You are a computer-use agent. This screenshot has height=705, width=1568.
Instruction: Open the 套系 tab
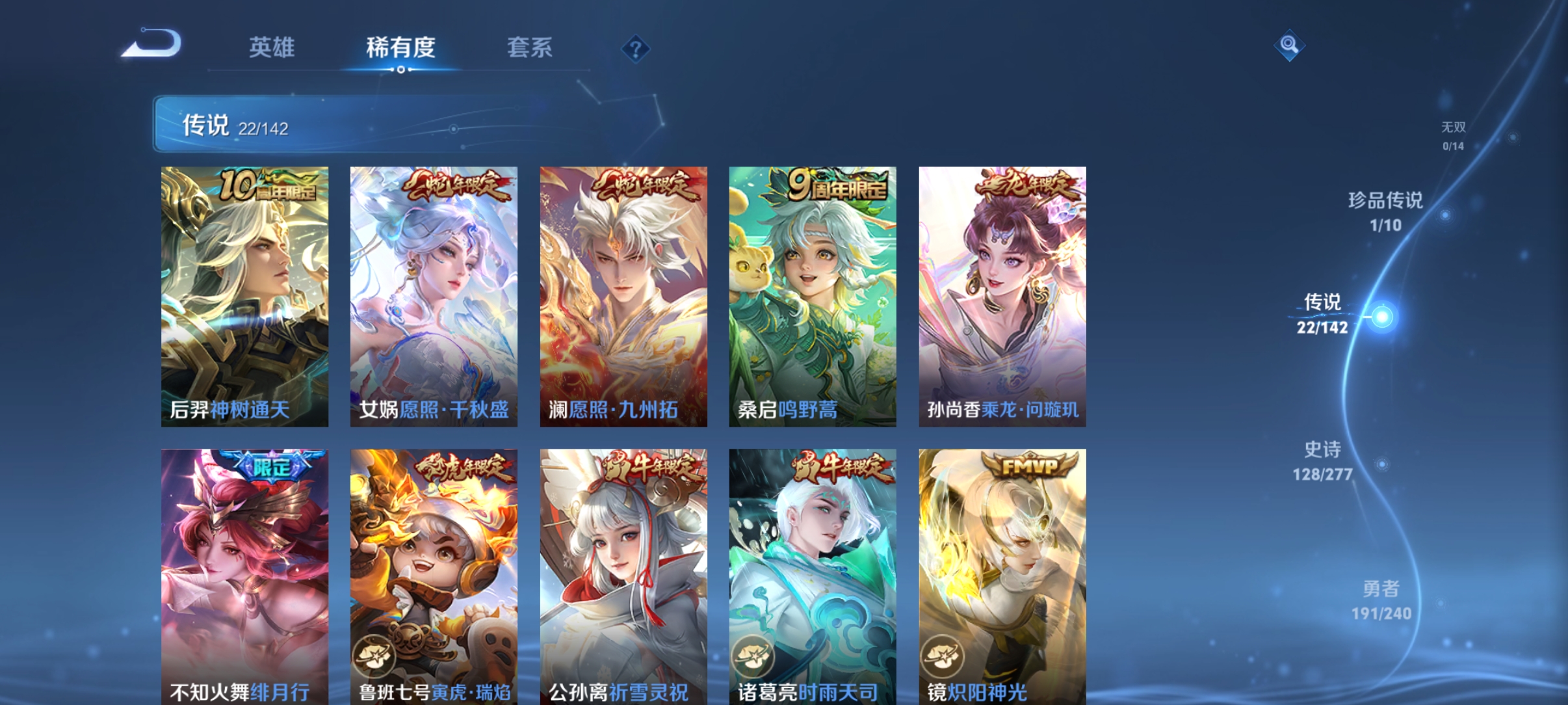click(530, 47)
